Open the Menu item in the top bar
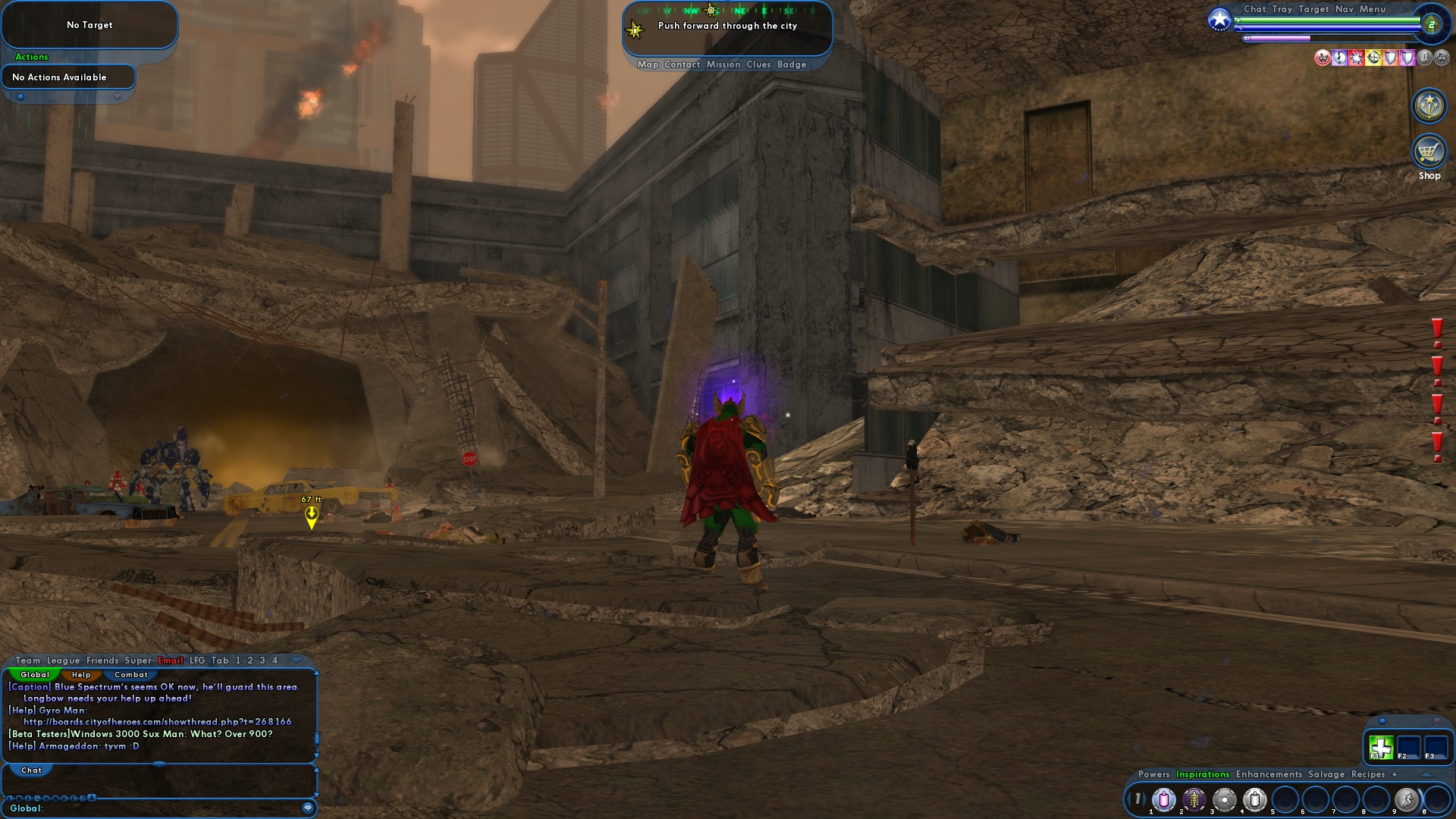The width and height of the screenshot is (1456, 819). coord(1373,9)
